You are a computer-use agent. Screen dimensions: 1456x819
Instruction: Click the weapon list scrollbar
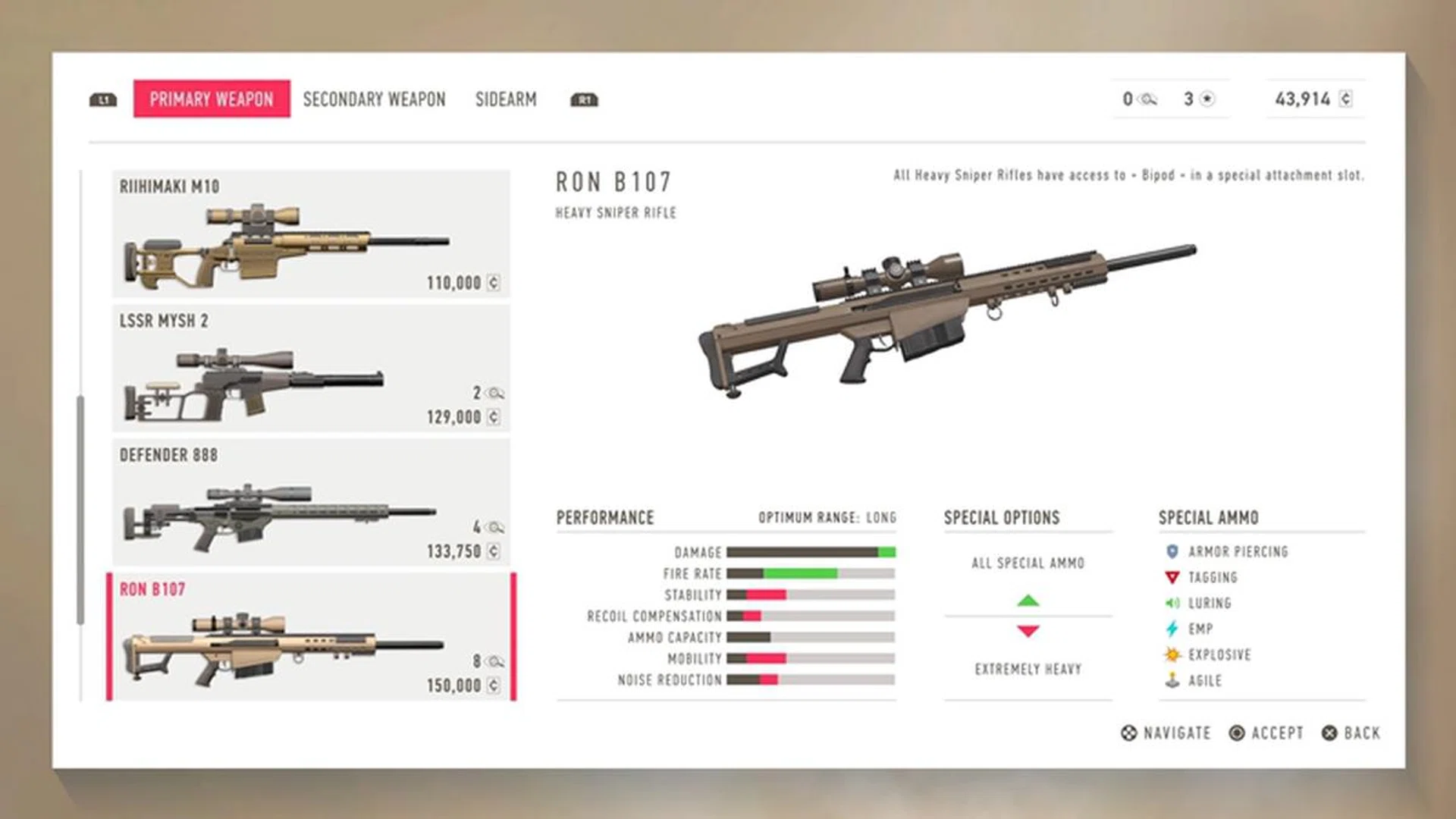[80, 510]
